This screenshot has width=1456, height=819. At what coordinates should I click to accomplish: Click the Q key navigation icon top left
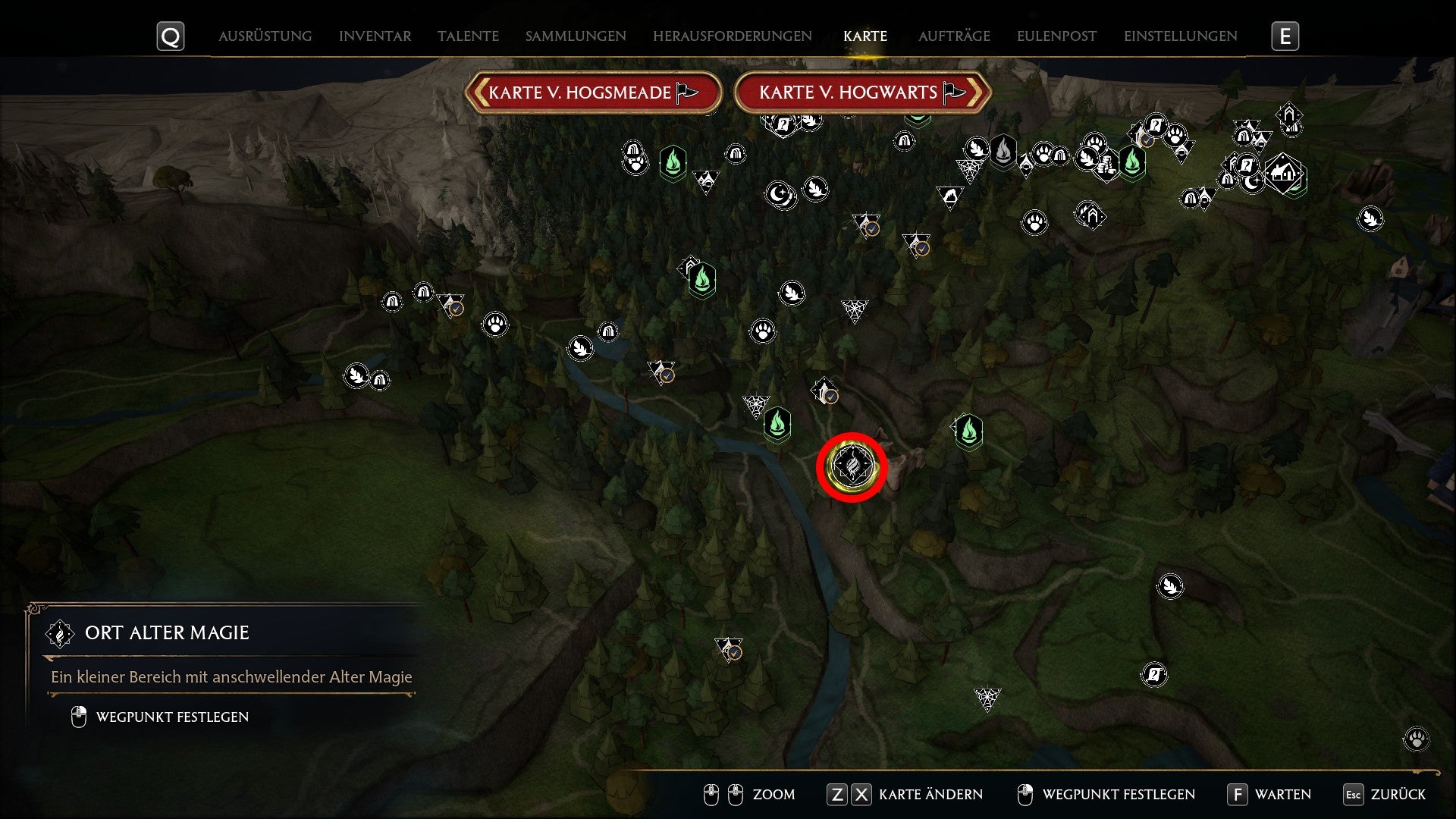(x=170, y=35)
